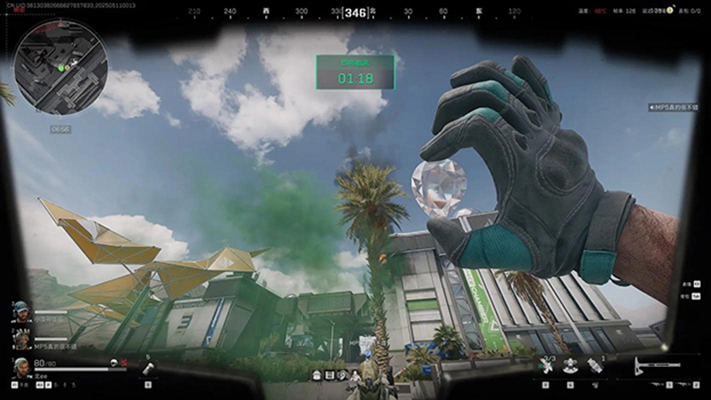Select the second squad member portrait
Screen dimensions: 711x400
[x=20, y=337]
